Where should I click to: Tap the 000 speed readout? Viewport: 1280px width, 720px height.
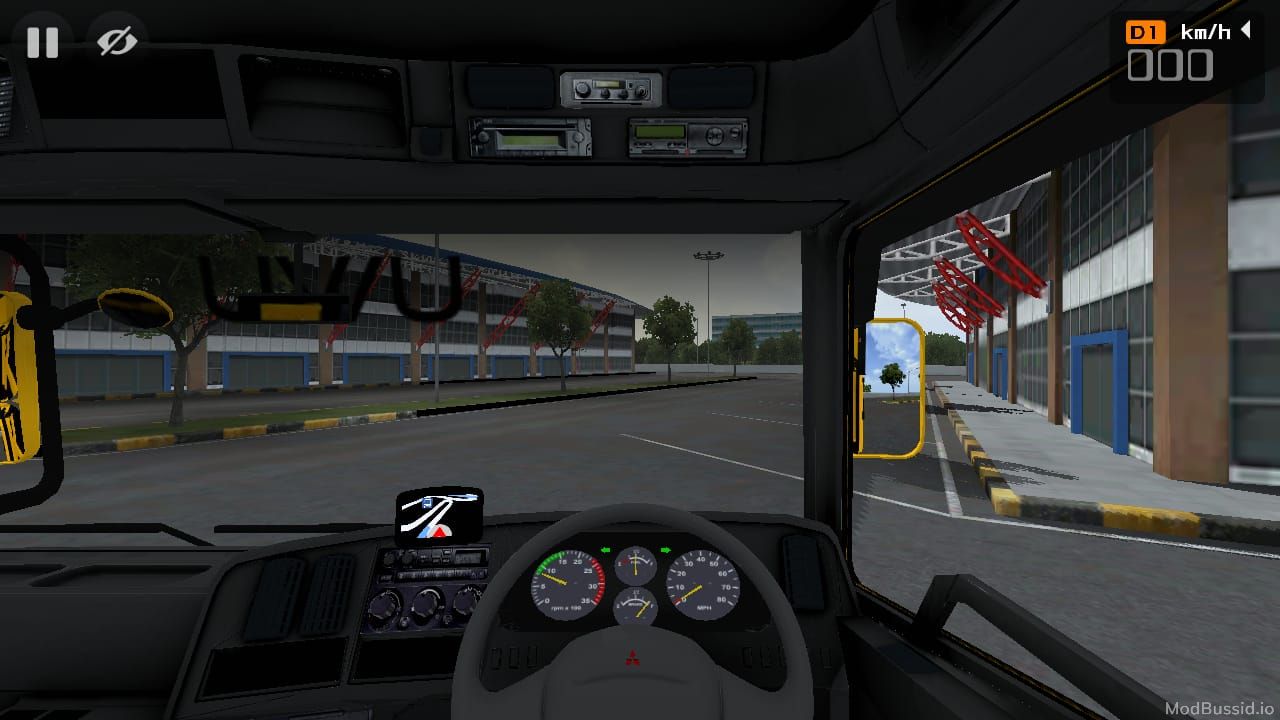pos(1170,65)
